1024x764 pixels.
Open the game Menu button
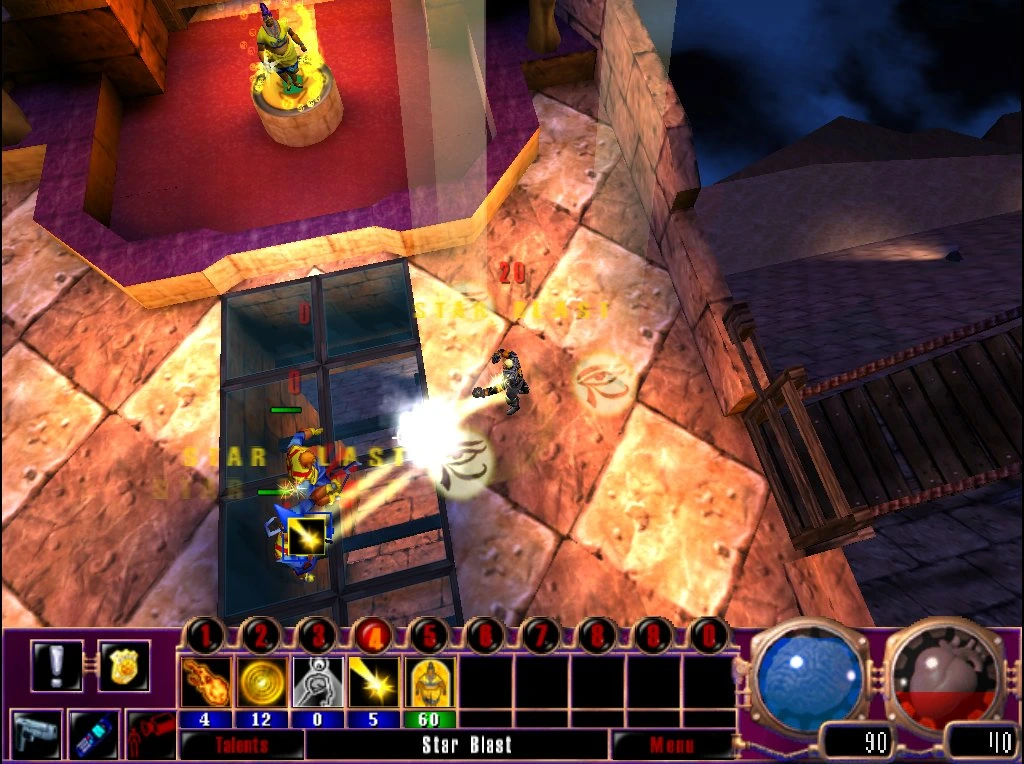tap(671, 745)
